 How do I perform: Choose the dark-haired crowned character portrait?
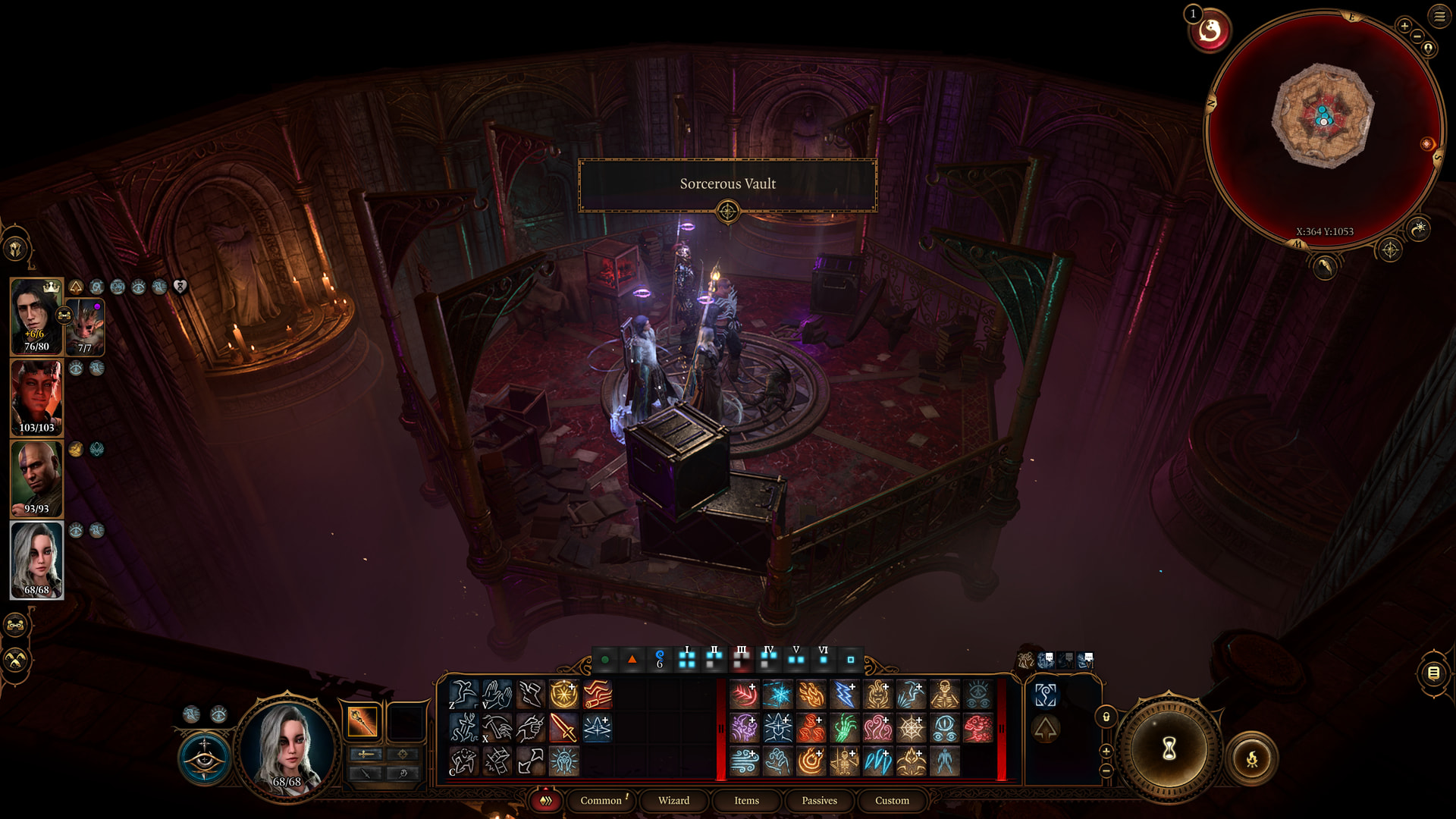coord(35,315)
